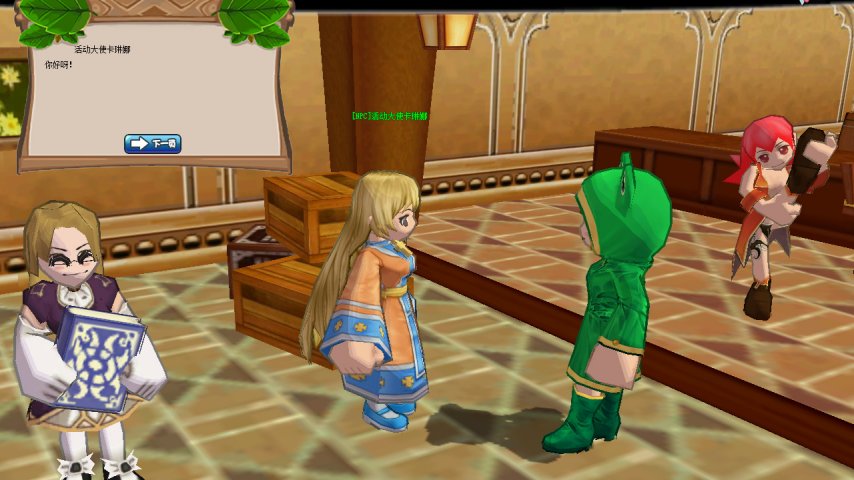Click the blue 下一页 next-page dialogue button
The width and height of the screenshot is (854, 480).
click(153, 144)
